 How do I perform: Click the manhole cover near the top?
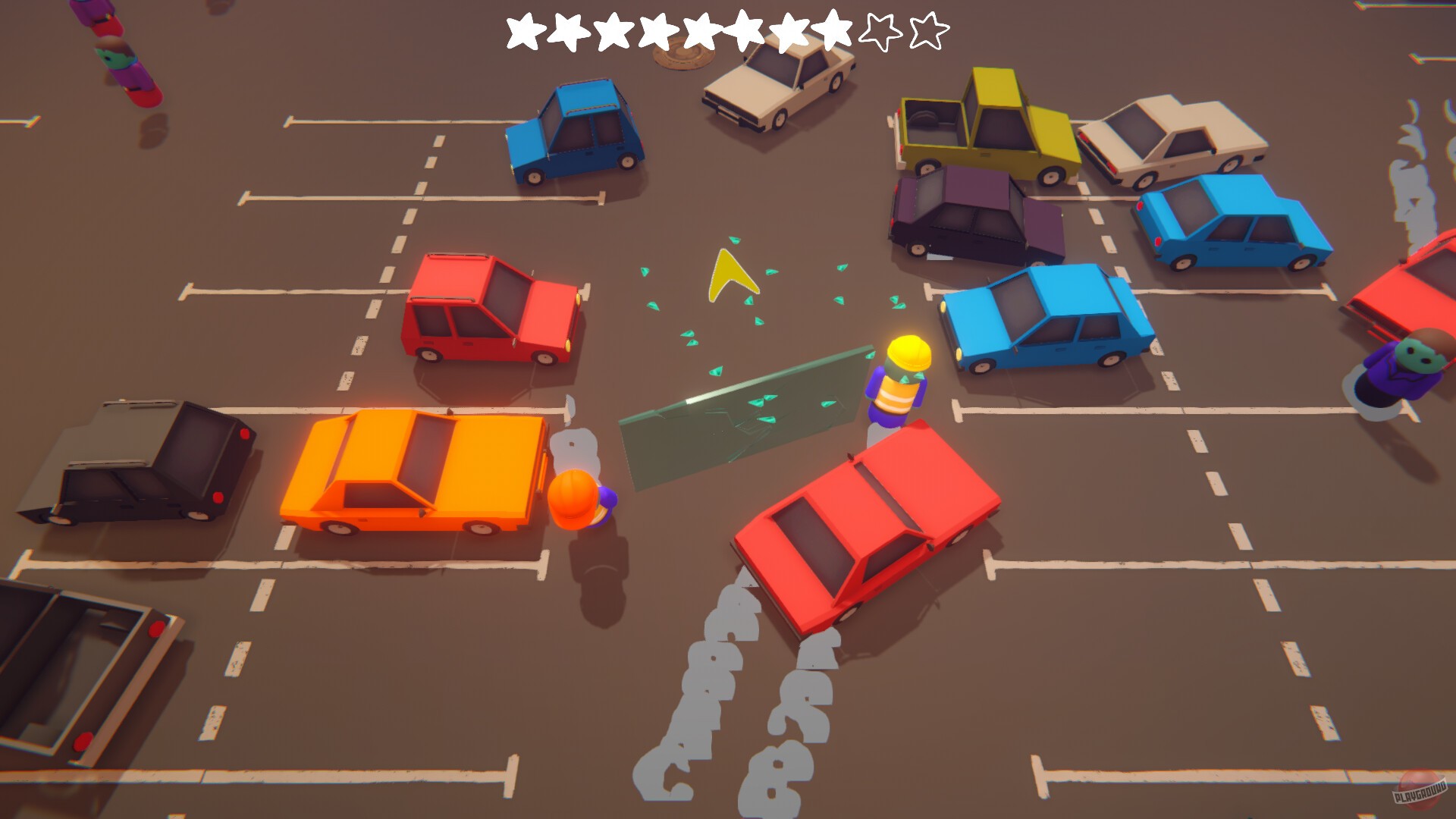(680, 57)
